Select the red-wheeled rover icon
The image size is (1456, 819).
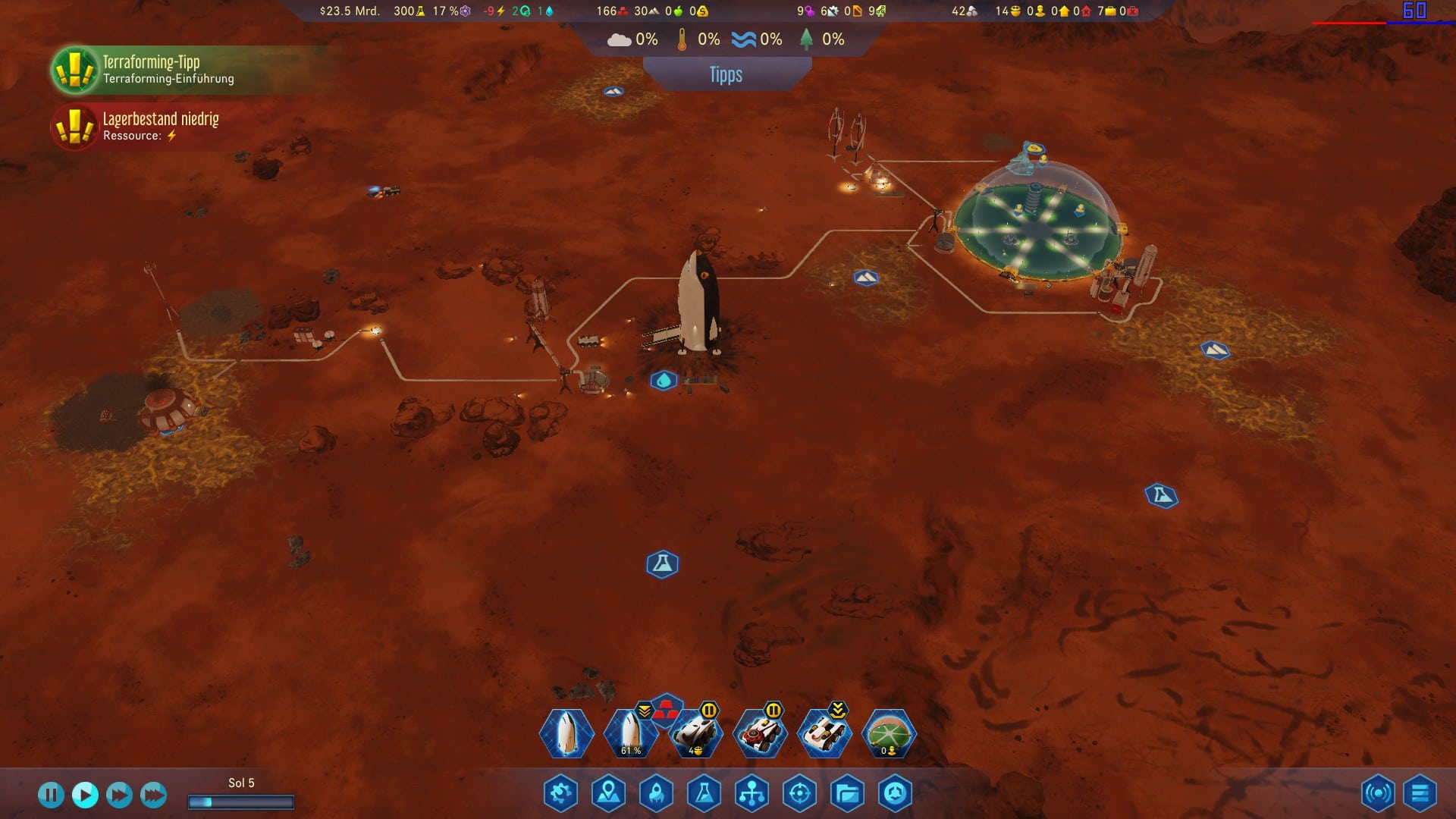(760, 733)
